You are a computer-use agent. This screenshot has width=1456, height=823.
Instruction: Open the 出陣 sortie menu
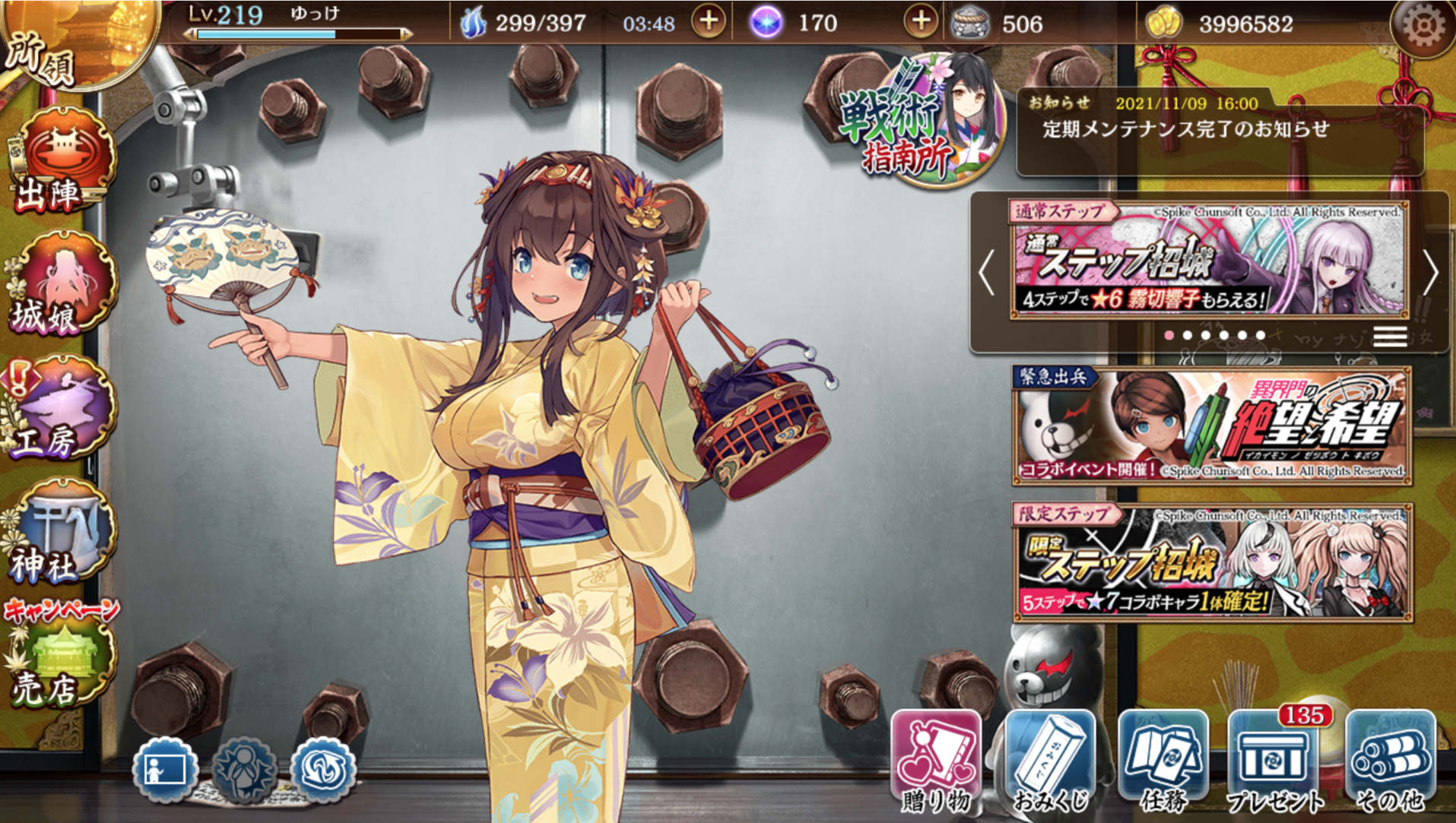click(62, 161)
